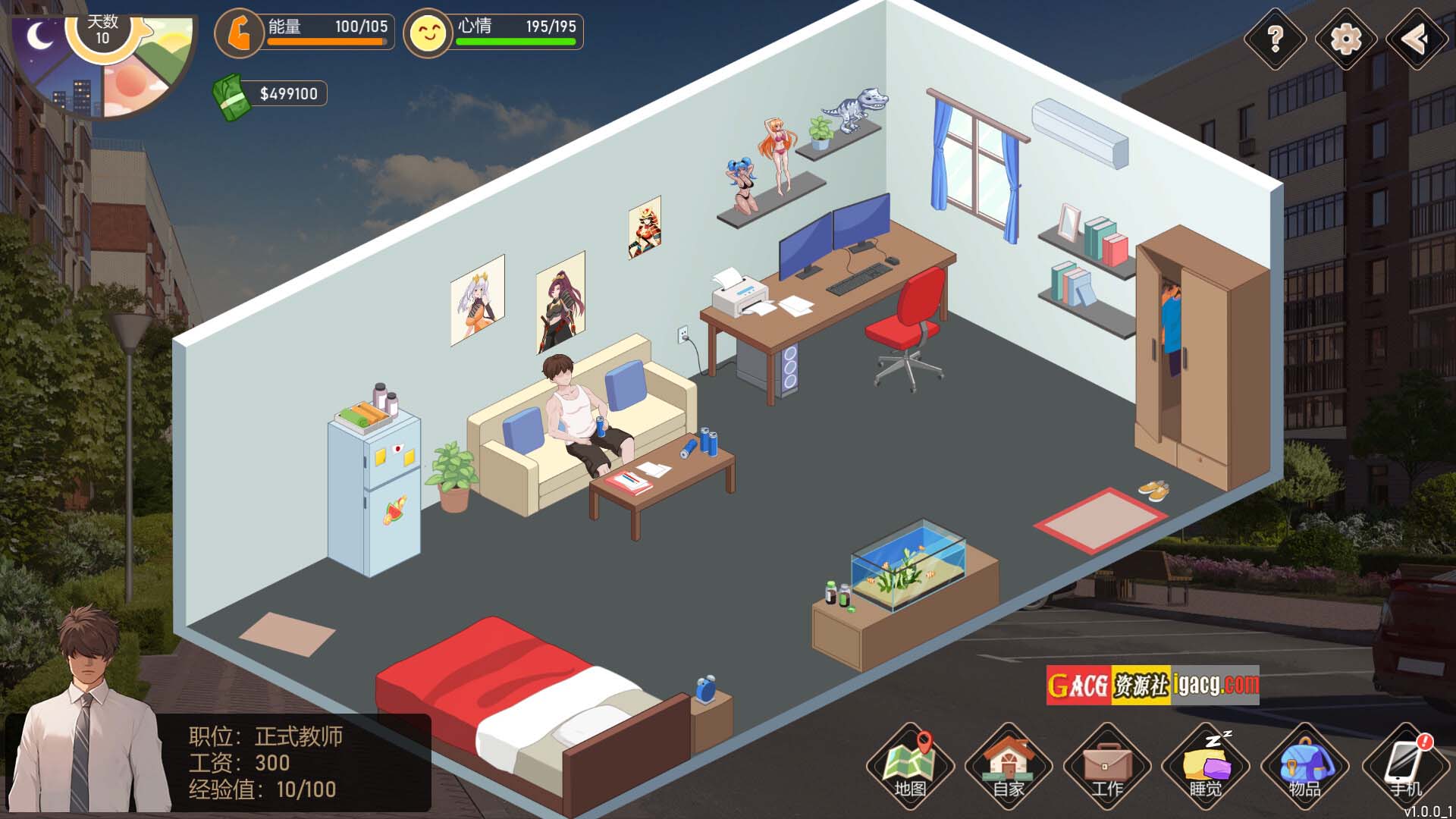The image size is (1456, 819).
Task: Go to 自家 home
Action: [x=1009, y=766]
